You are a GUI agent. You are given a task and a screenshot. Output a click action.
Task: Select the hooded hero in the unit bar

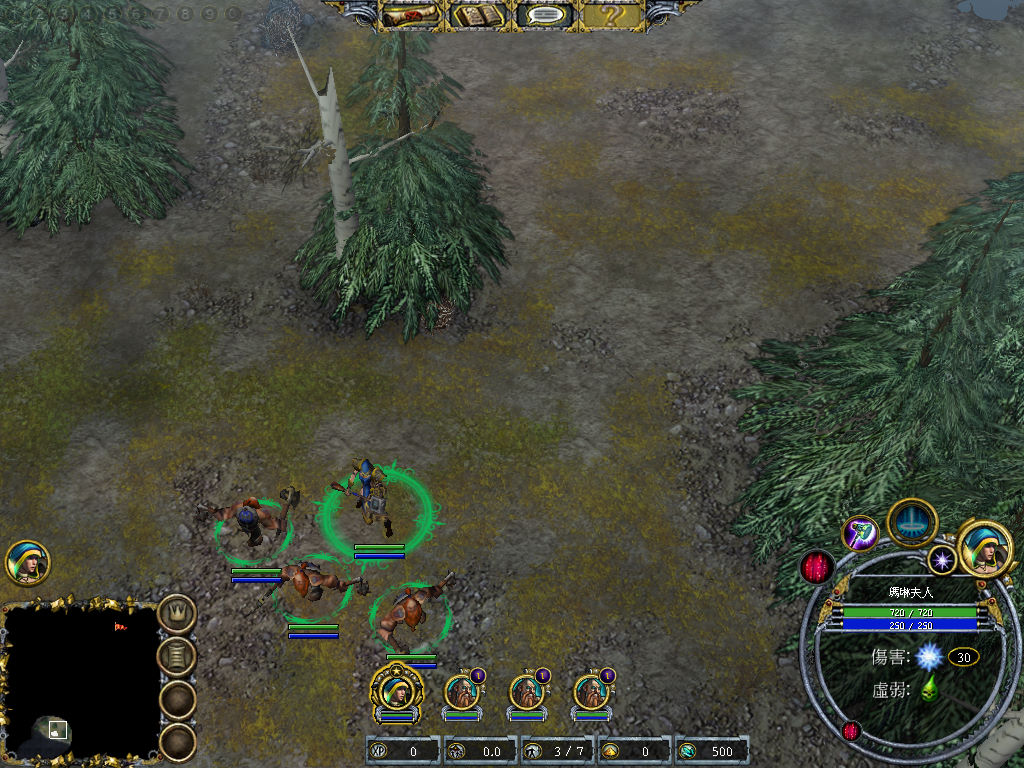coord(397,690)
